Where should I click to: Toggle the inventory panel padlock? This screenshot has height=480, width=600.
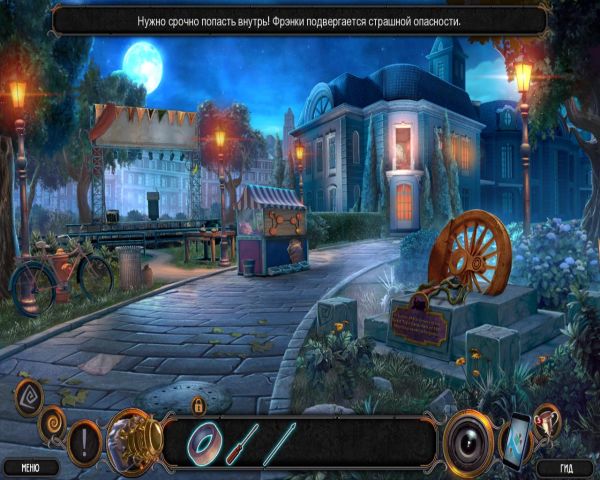[x=198, y=405]
